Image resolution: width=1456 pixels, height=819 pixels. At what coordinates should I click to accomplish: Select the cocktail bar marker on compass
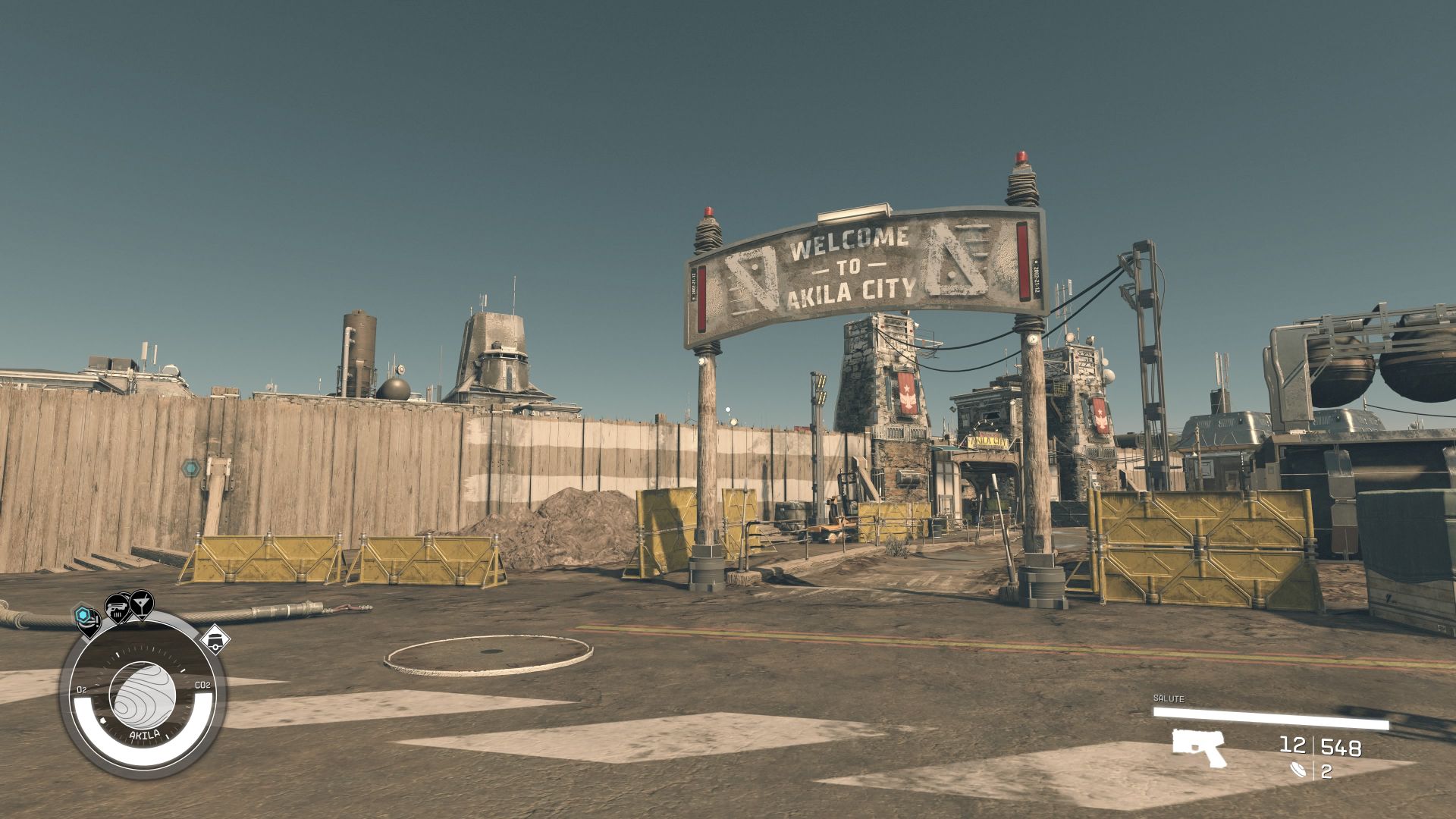140,604
